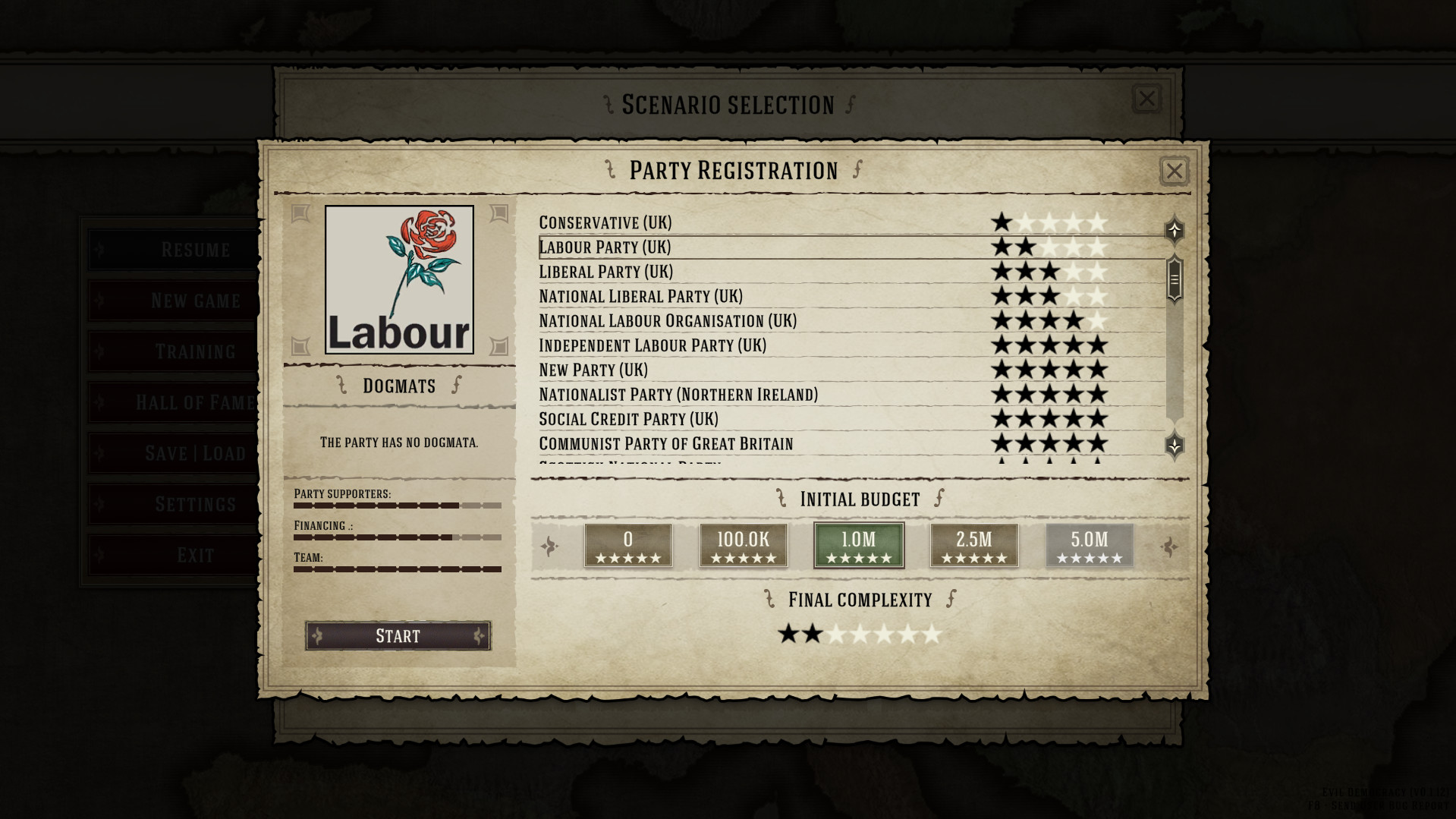The width and height of the screenshot is (1456, 819).
Task: Select the 0 starting budget option
Action: pyautogui.click(x=627, y=545)
